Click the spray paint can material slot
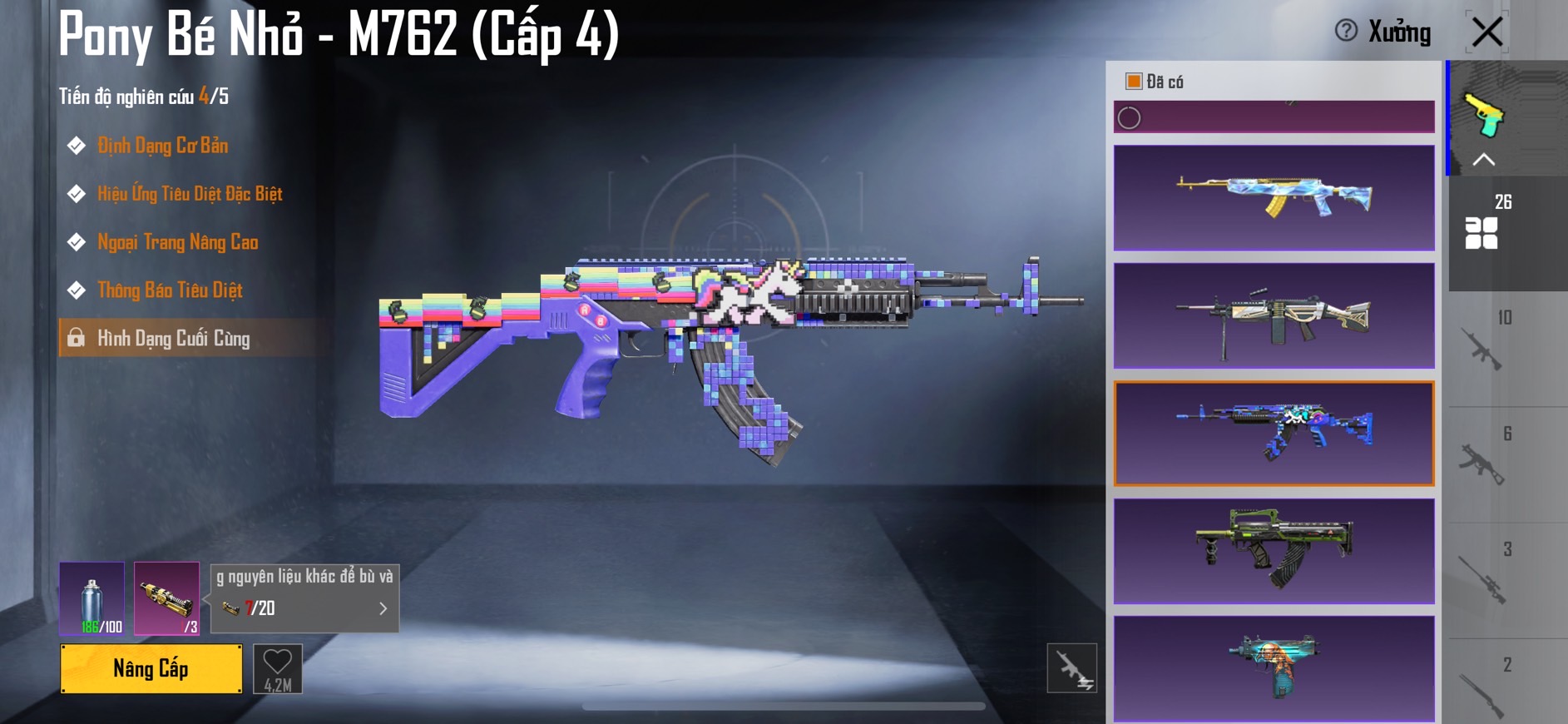The image size is (1568, 724). (92, 598)
